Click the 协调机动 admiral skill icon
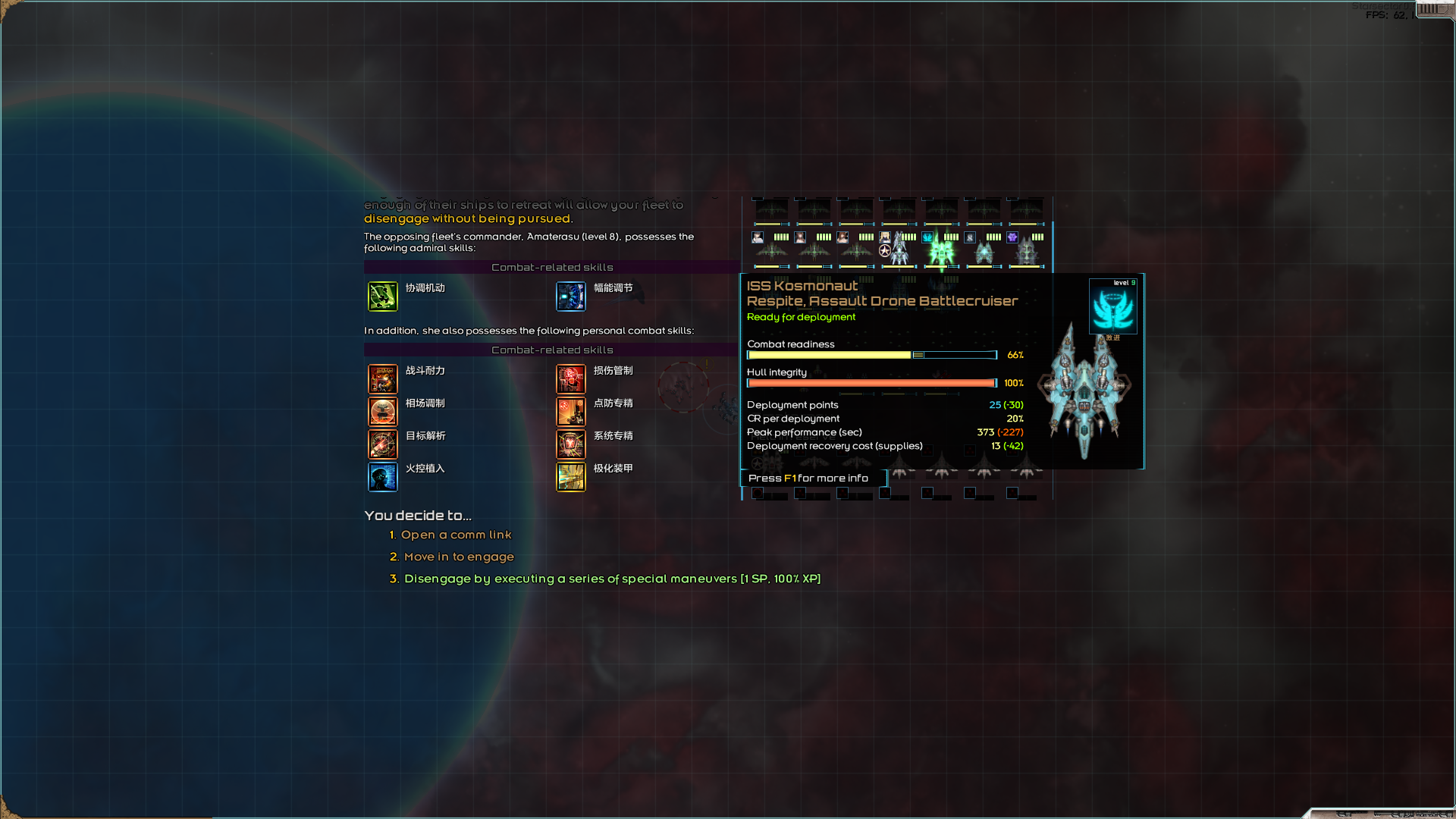 (383, 297)
